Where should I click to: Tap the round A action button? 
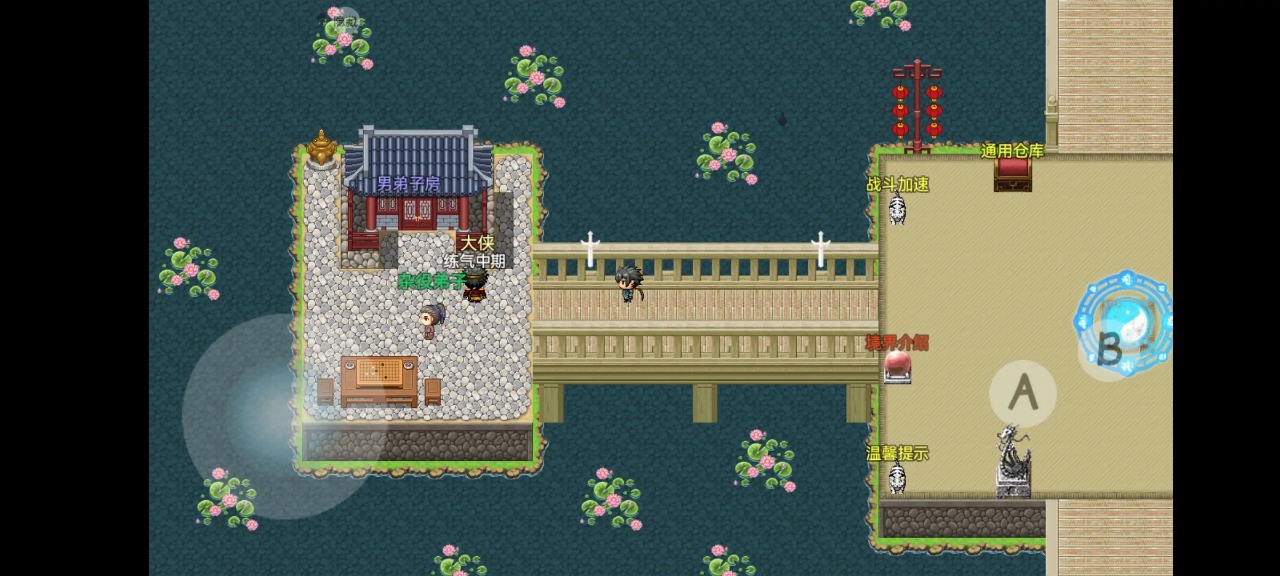click(1022, 394)
